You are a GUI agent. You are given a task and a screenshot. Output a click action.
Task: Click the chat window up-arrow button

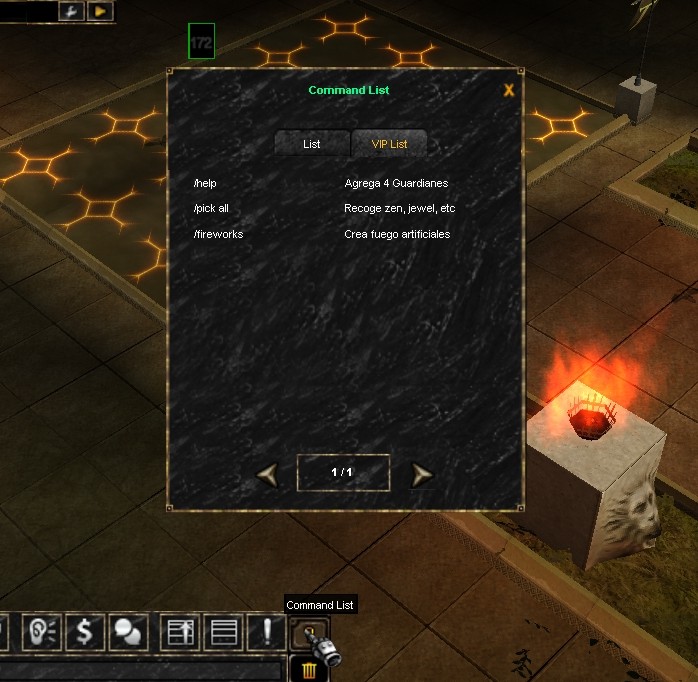point(181,632)
